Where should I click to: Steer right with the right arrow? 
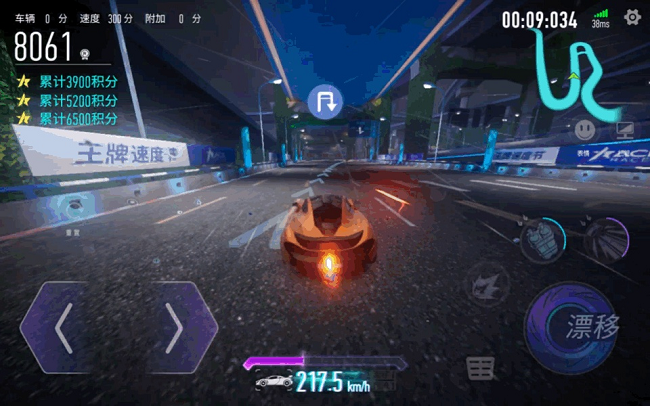coord(173,327)
